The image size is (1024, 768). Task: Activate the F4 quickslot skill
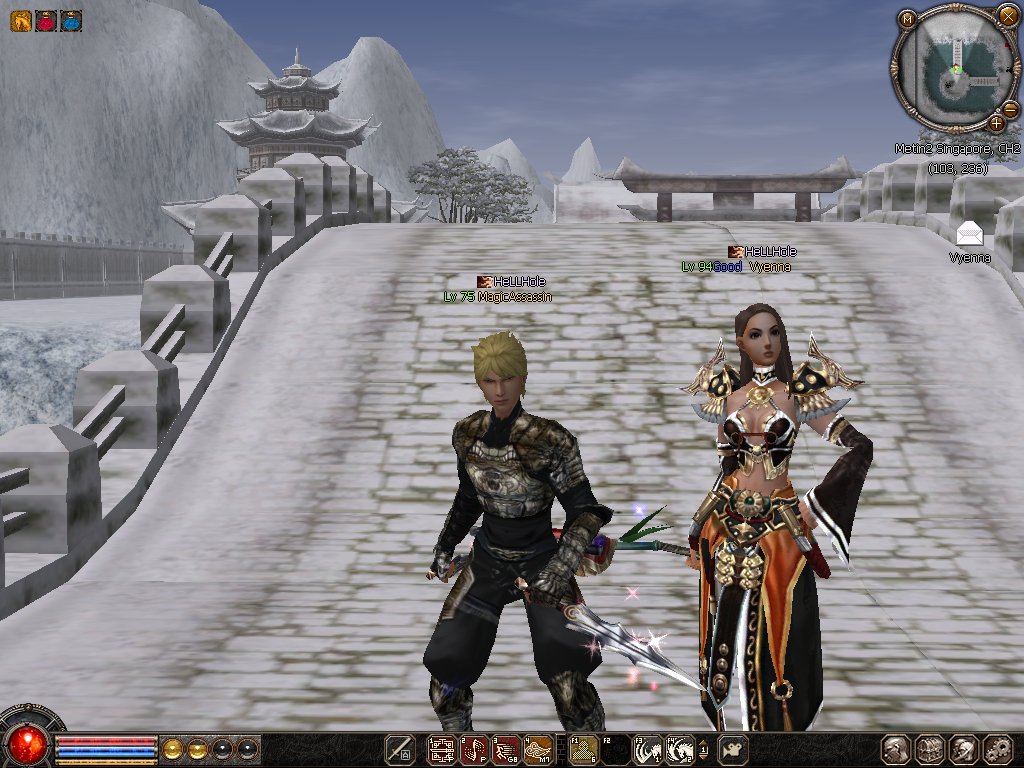pyautogui.click(x=681, y=748)
